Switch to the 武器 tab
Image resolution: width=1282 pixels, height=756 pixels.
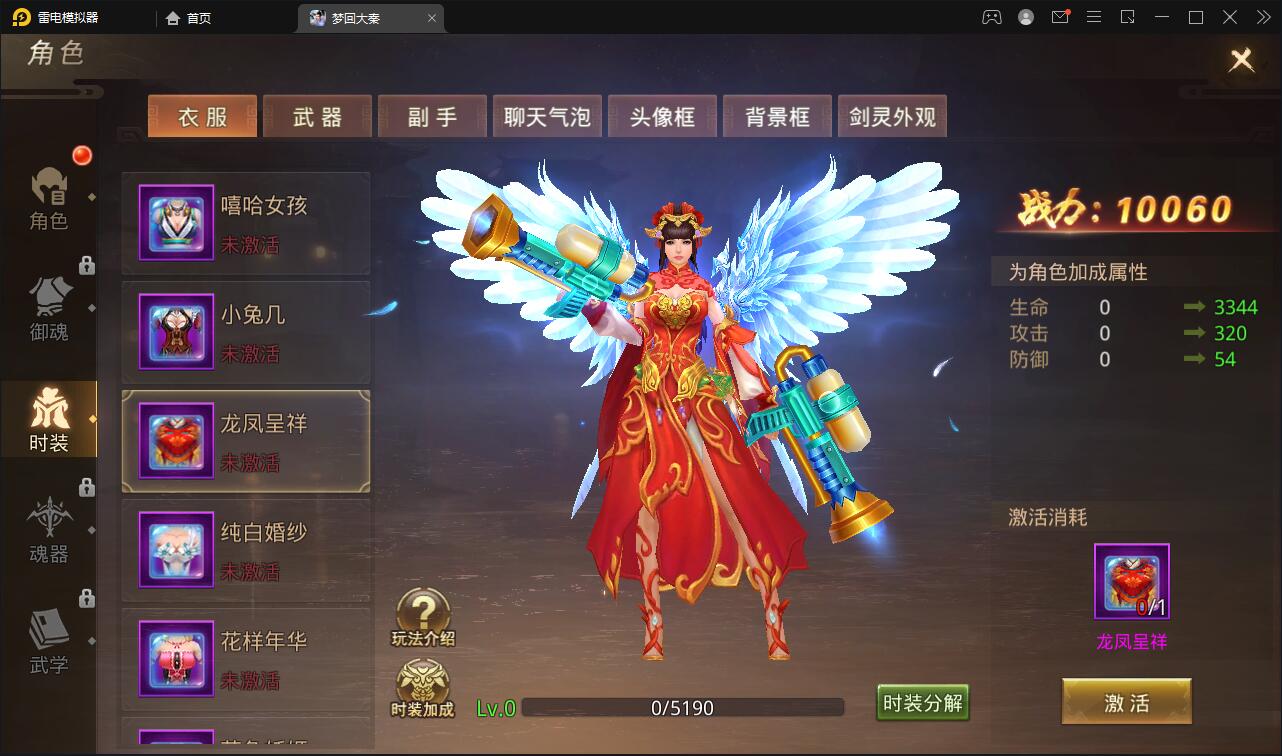(x=317, y=116)
